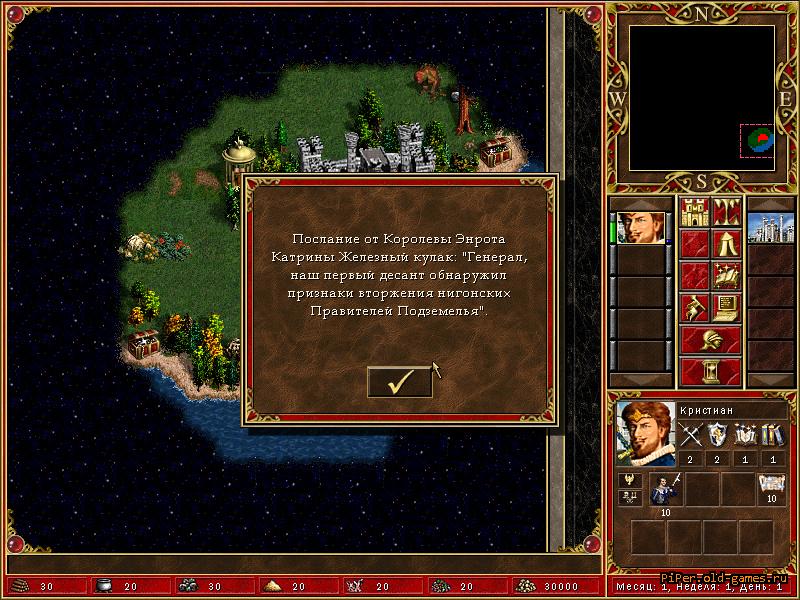This screenshot has width=800, height=600.
Task: Click the crossed swords attack skill icon
Action: click(x=692, y=435)
